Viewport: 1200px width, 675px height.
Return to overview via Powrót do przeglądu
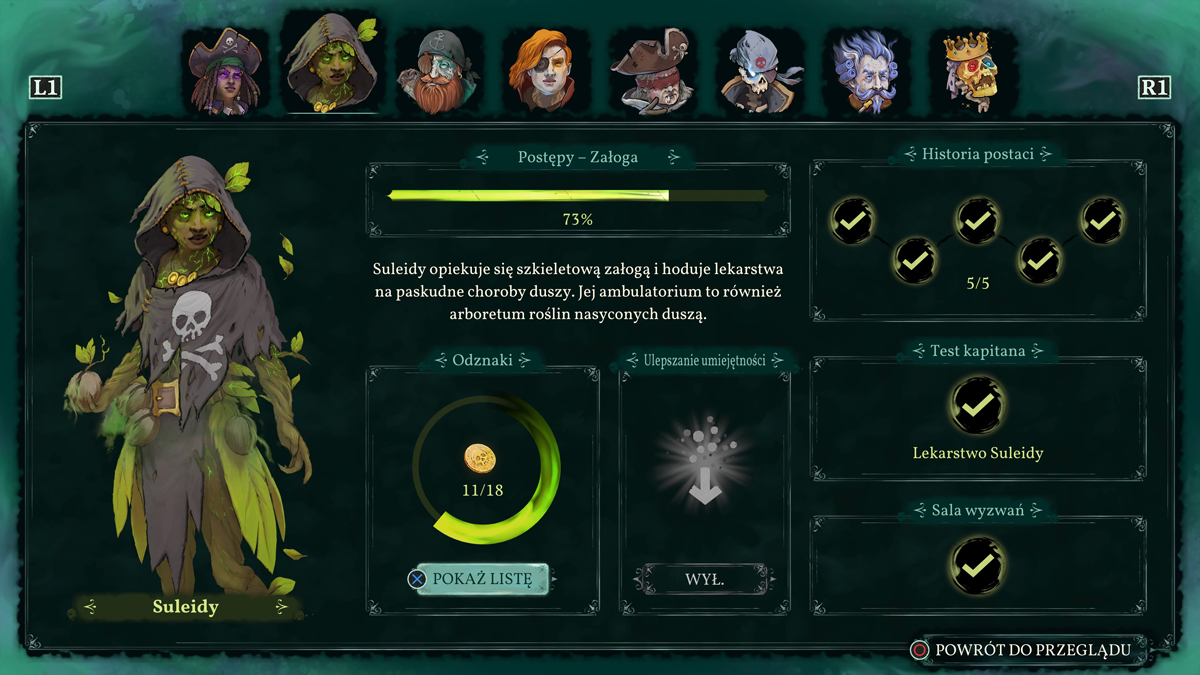click(1031, 650)
